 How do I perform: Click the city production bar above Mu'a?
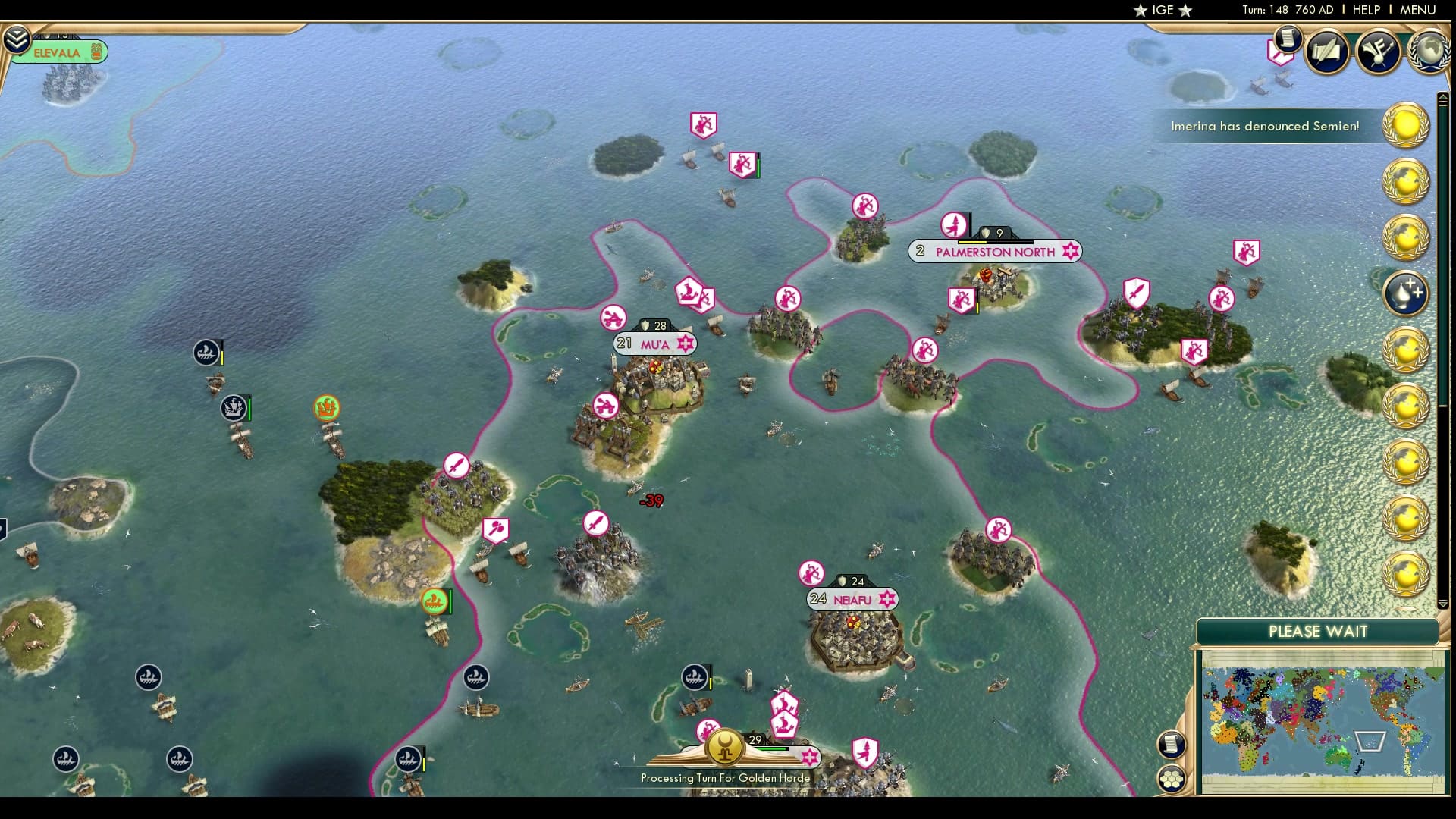(653, 325)
